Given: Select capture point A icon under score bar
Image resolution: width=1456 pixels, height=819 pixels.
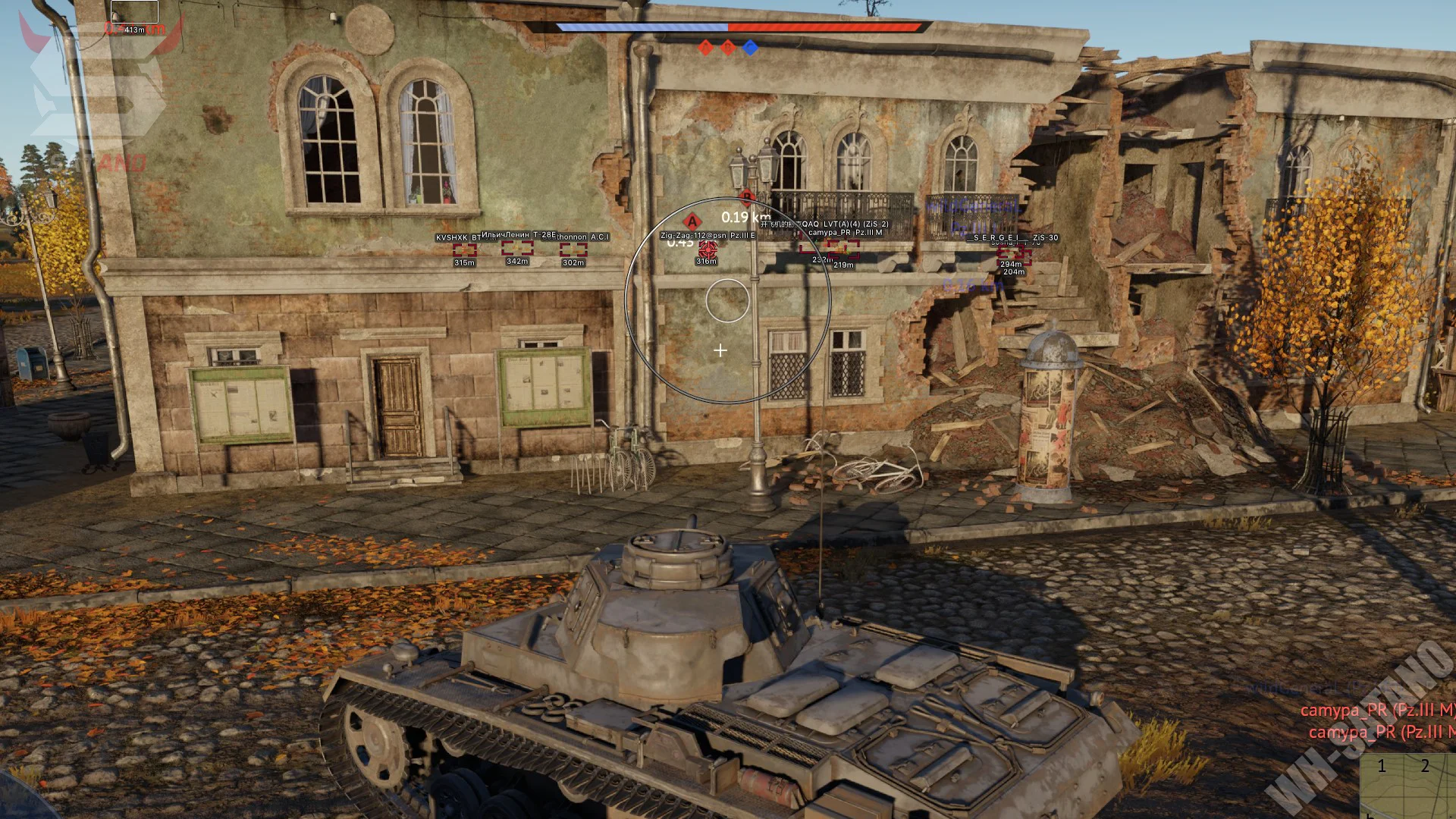Looking at the screenshot, I should coord(705,48).
